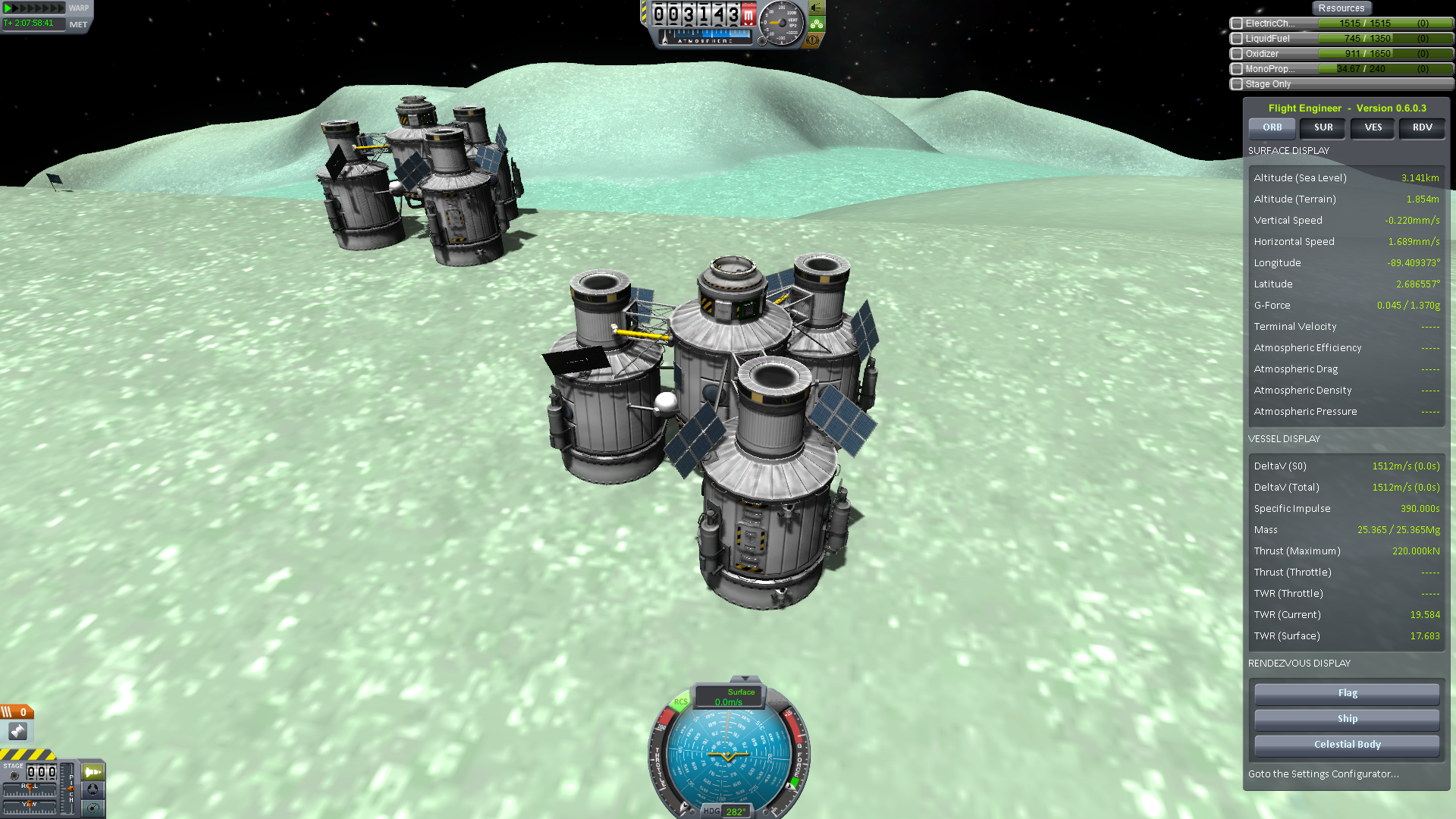Select the Celestial Body button
This screenshot has height=819, width=1456.
(x=1347, y=745)
